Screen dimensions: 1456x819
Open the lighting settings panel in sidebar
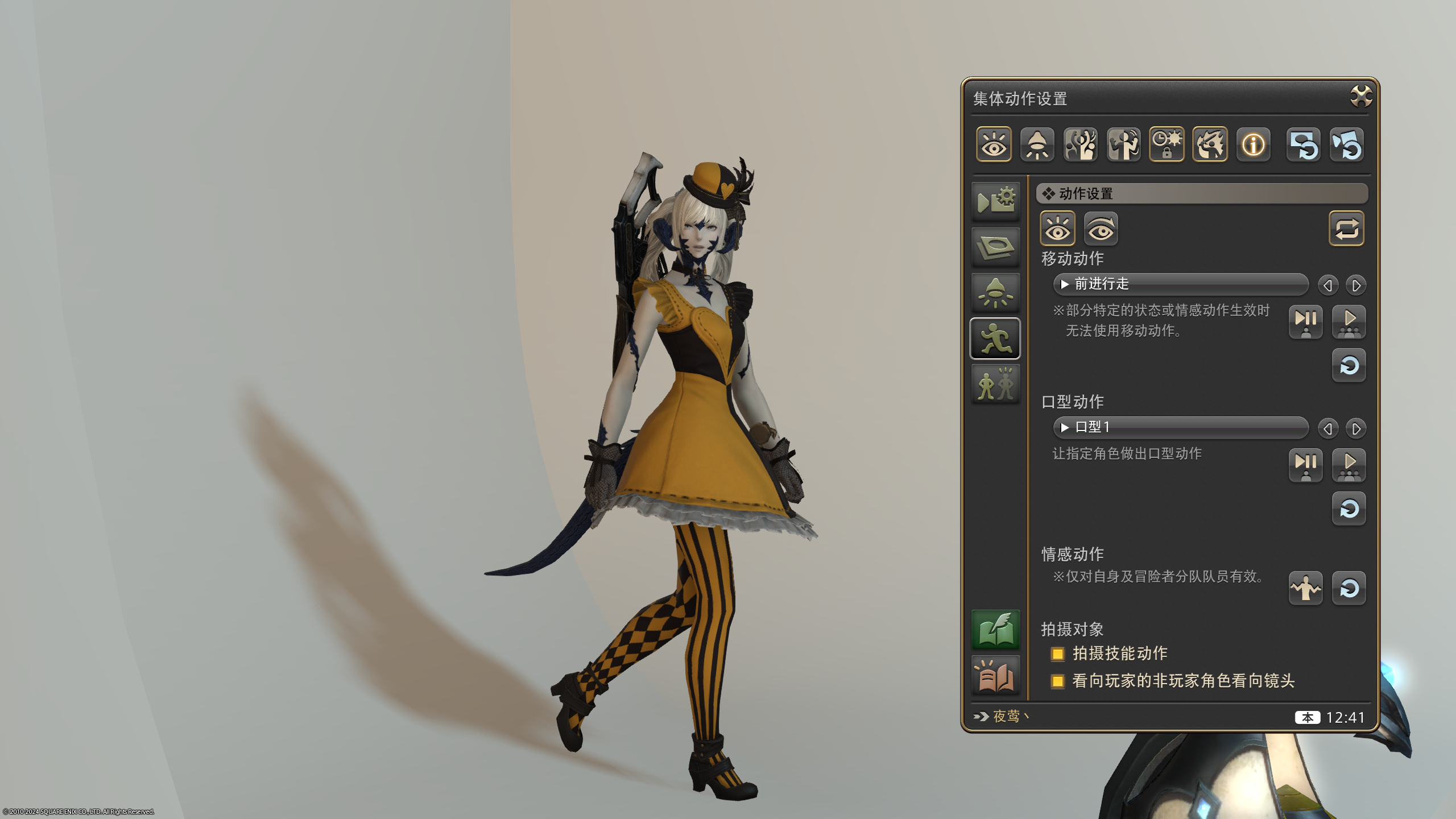click(995, 292)
